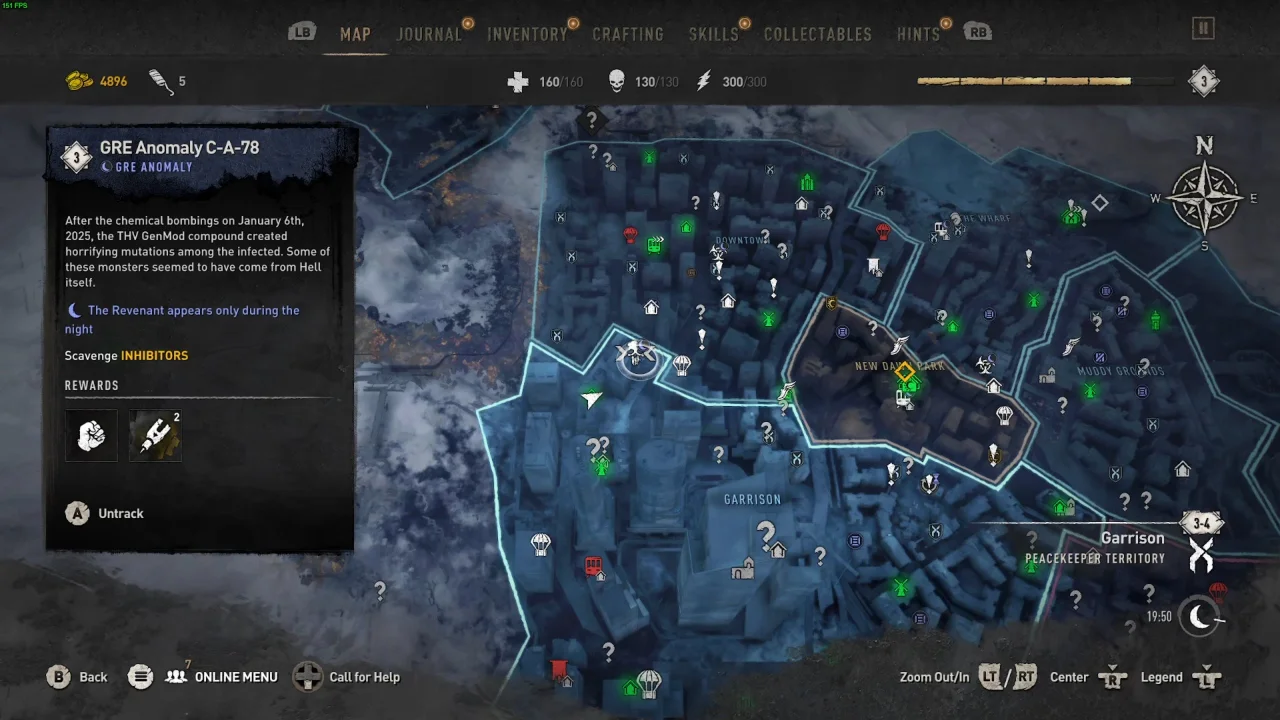
Task: Click the fist reward icon under REWARDS
Action: 91,435
